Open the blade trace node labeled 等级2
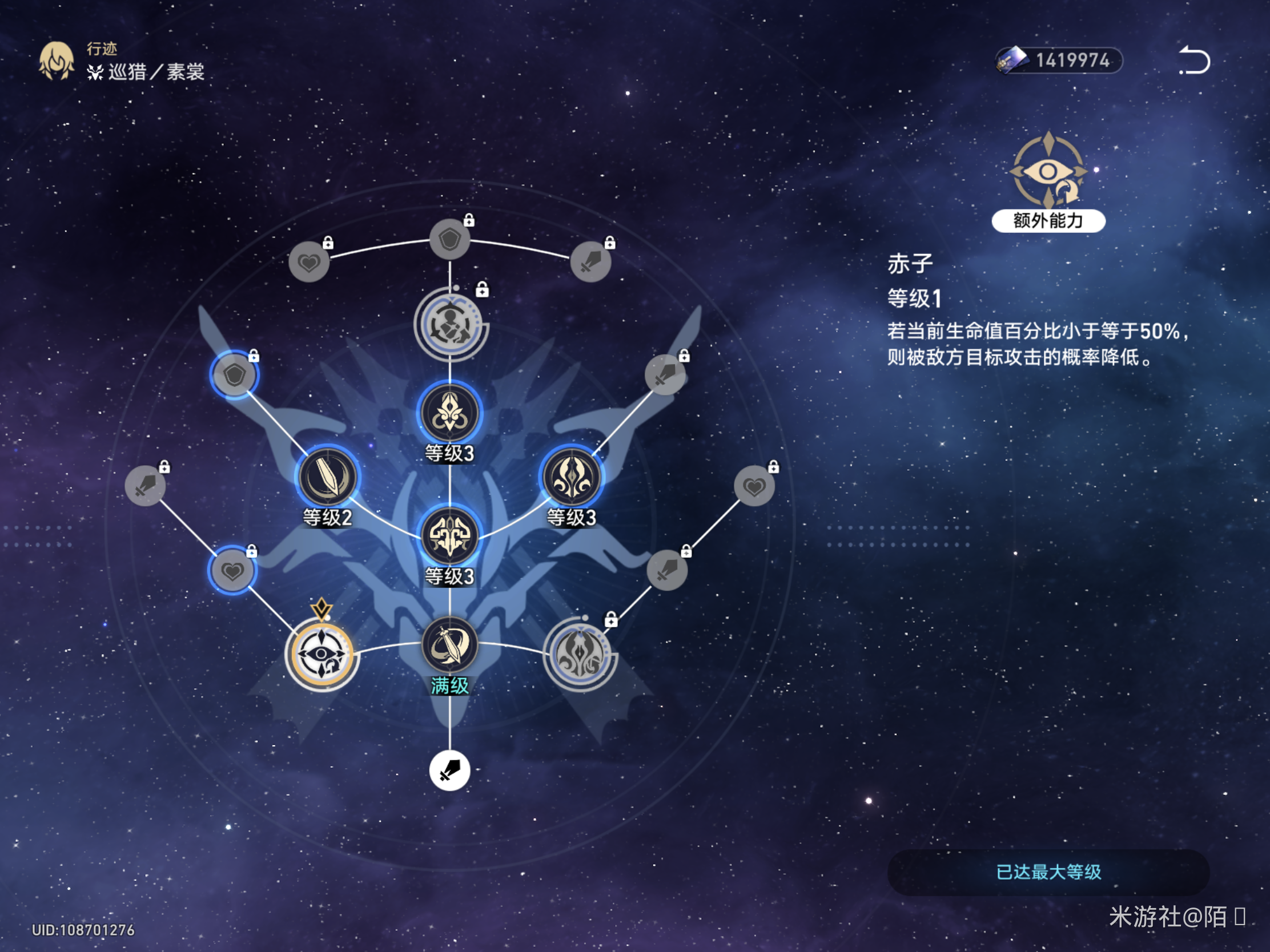 pyautogui.click(x=327, y=477)
